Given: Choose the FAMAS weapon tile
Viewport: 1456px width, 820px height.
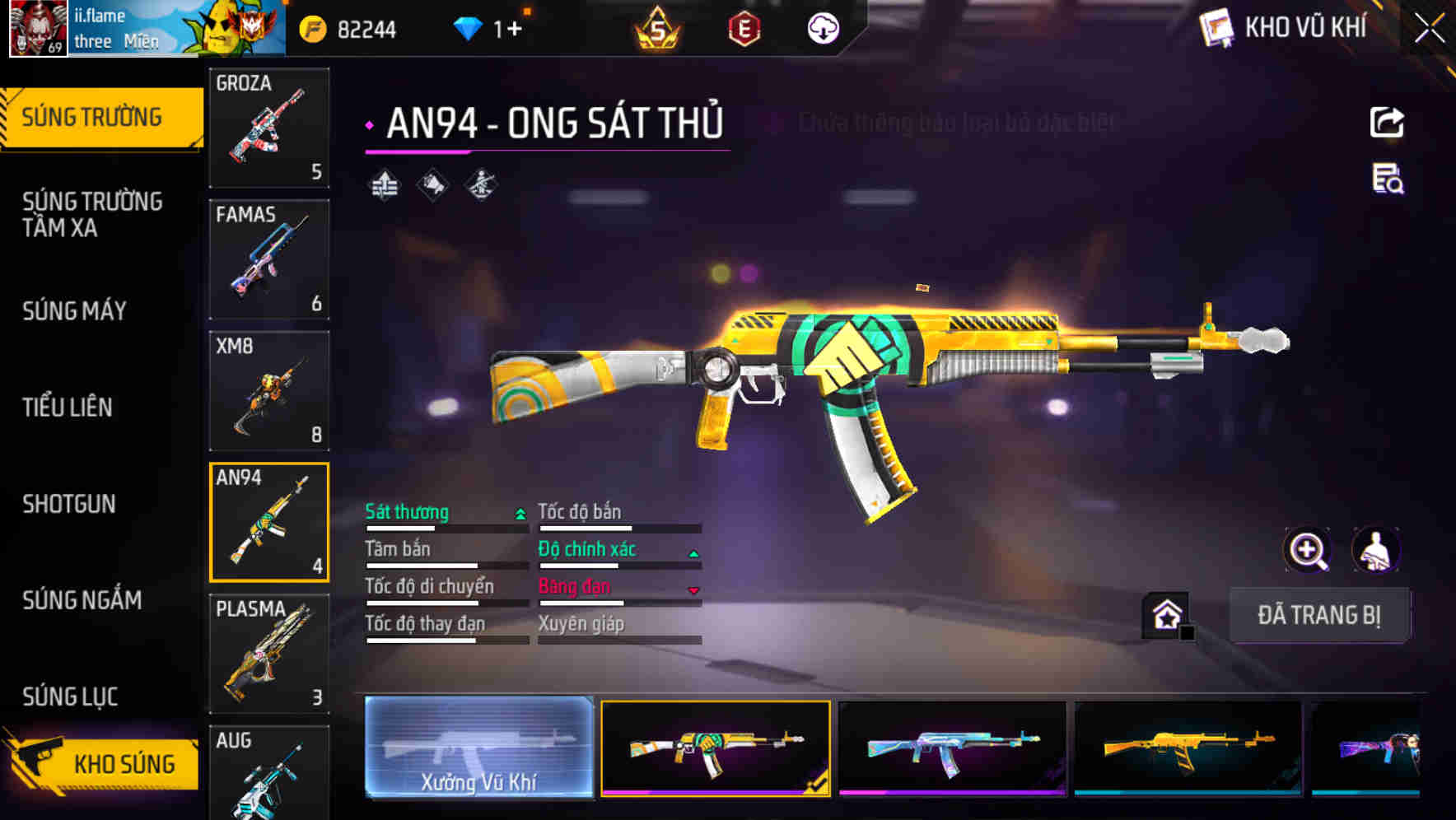Looking at the screenshot, I should coord(269,259).
